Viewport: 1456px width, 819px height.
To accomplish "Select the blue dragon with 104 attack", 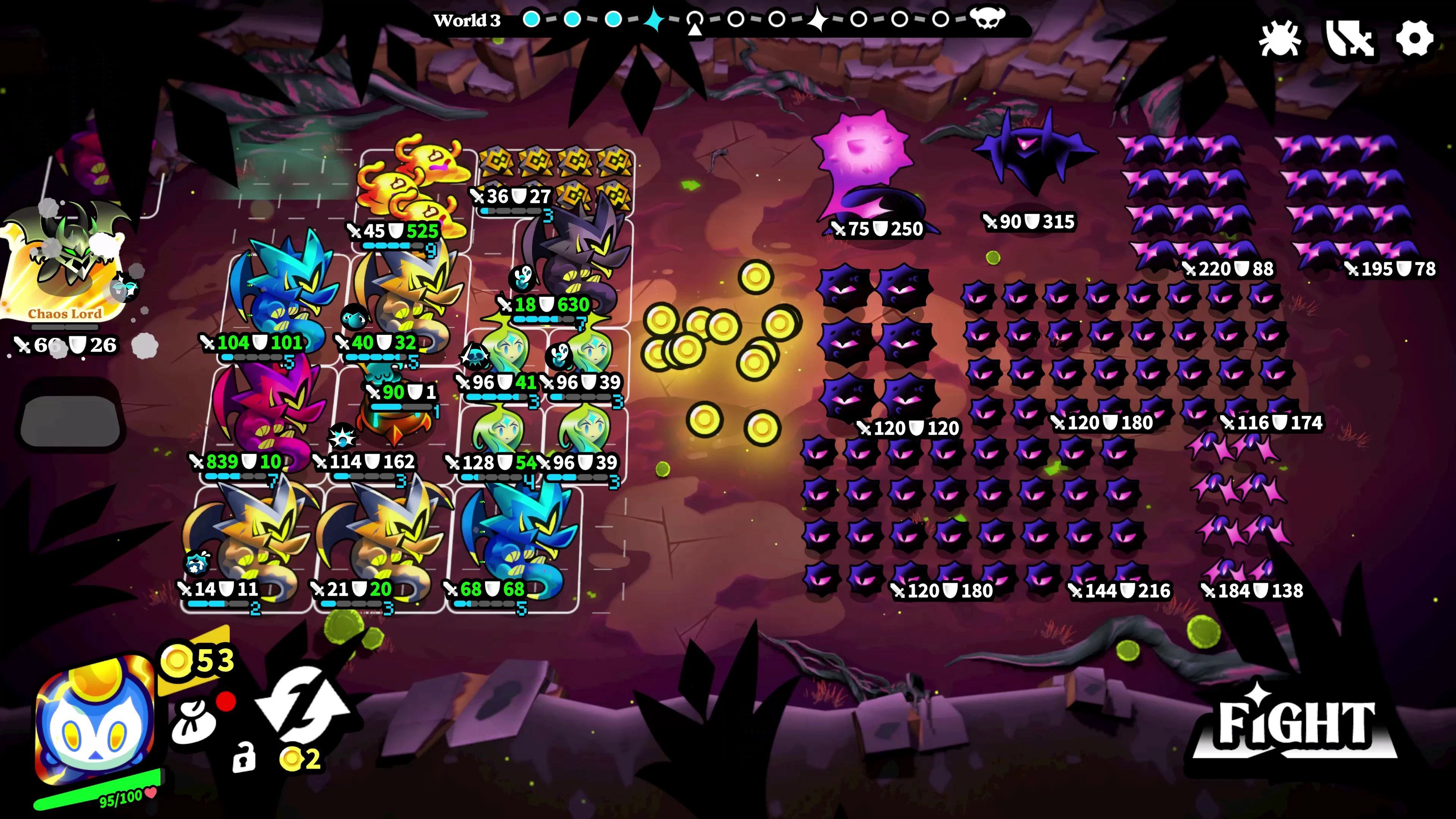I will 282,294.
